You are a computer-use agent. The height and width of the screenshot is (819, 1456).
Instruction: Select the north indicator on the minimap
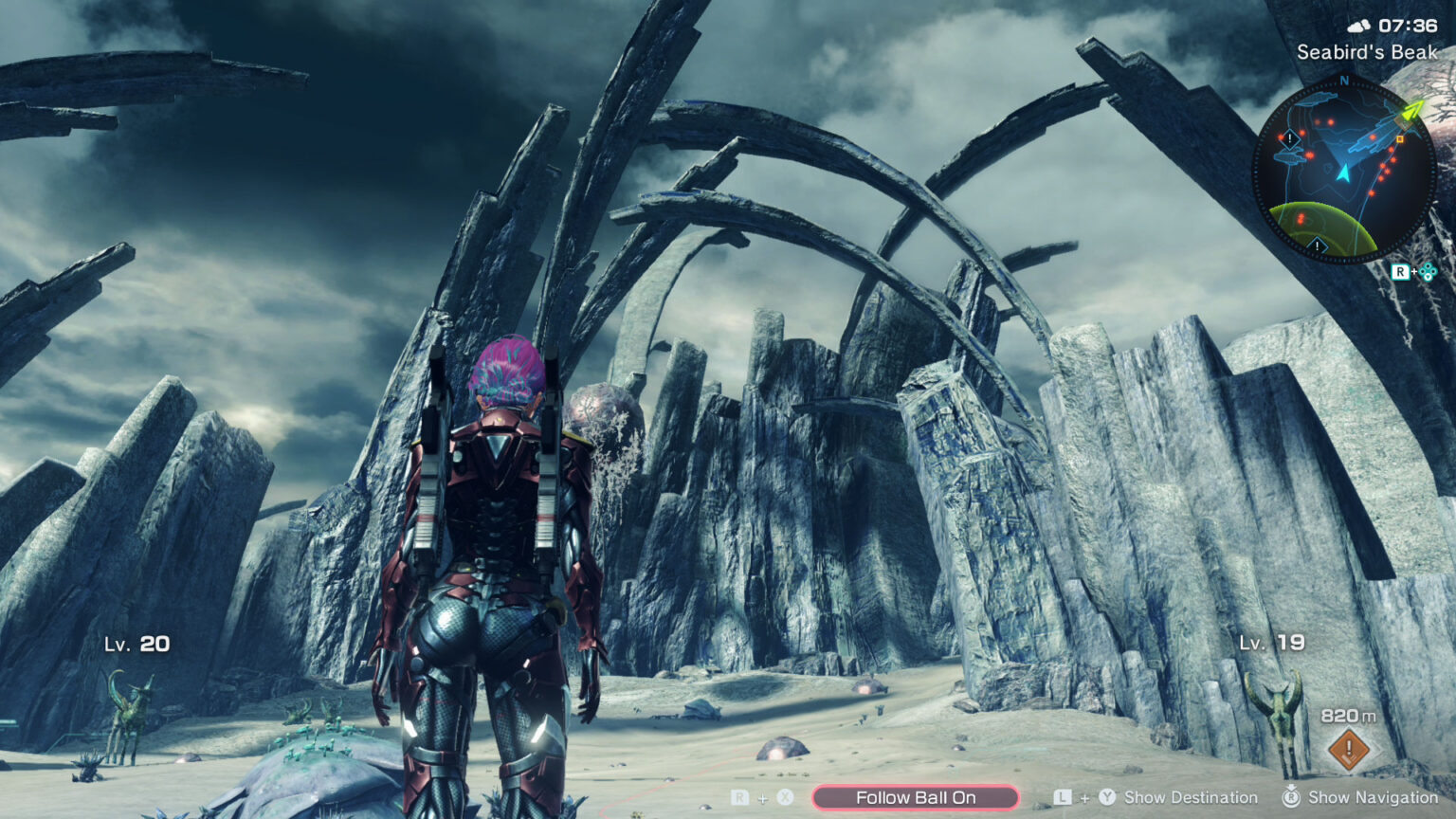1343,81
